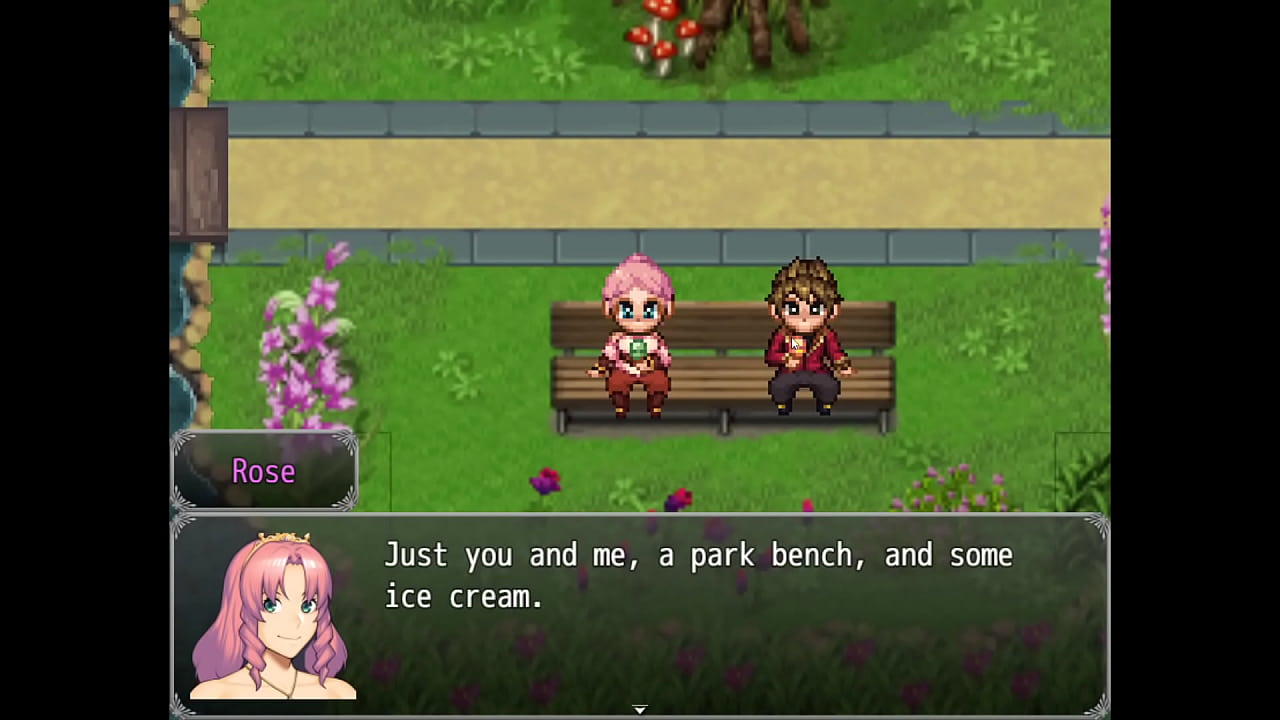Select the dialogue text about ice cream

(x=698, y=575)
